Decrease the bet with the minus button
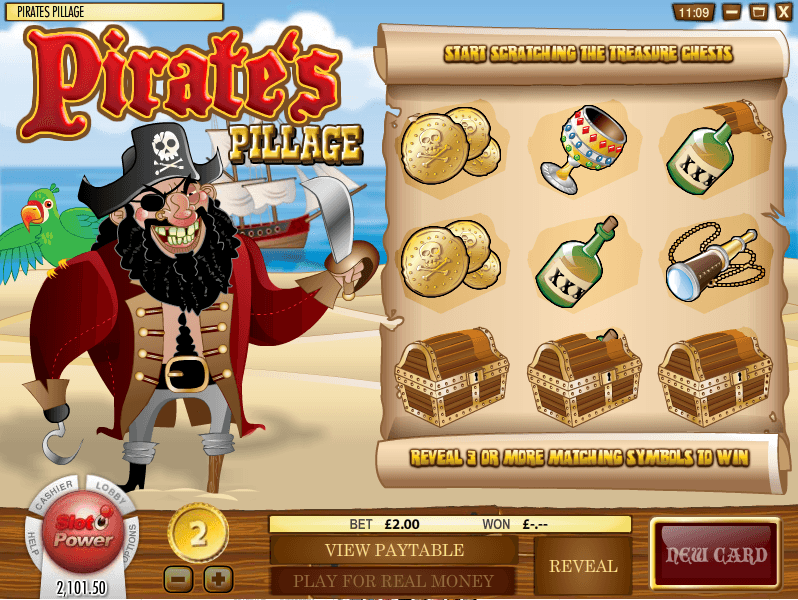Viewport: 798px width, 600px height. (x=176, y=578)
